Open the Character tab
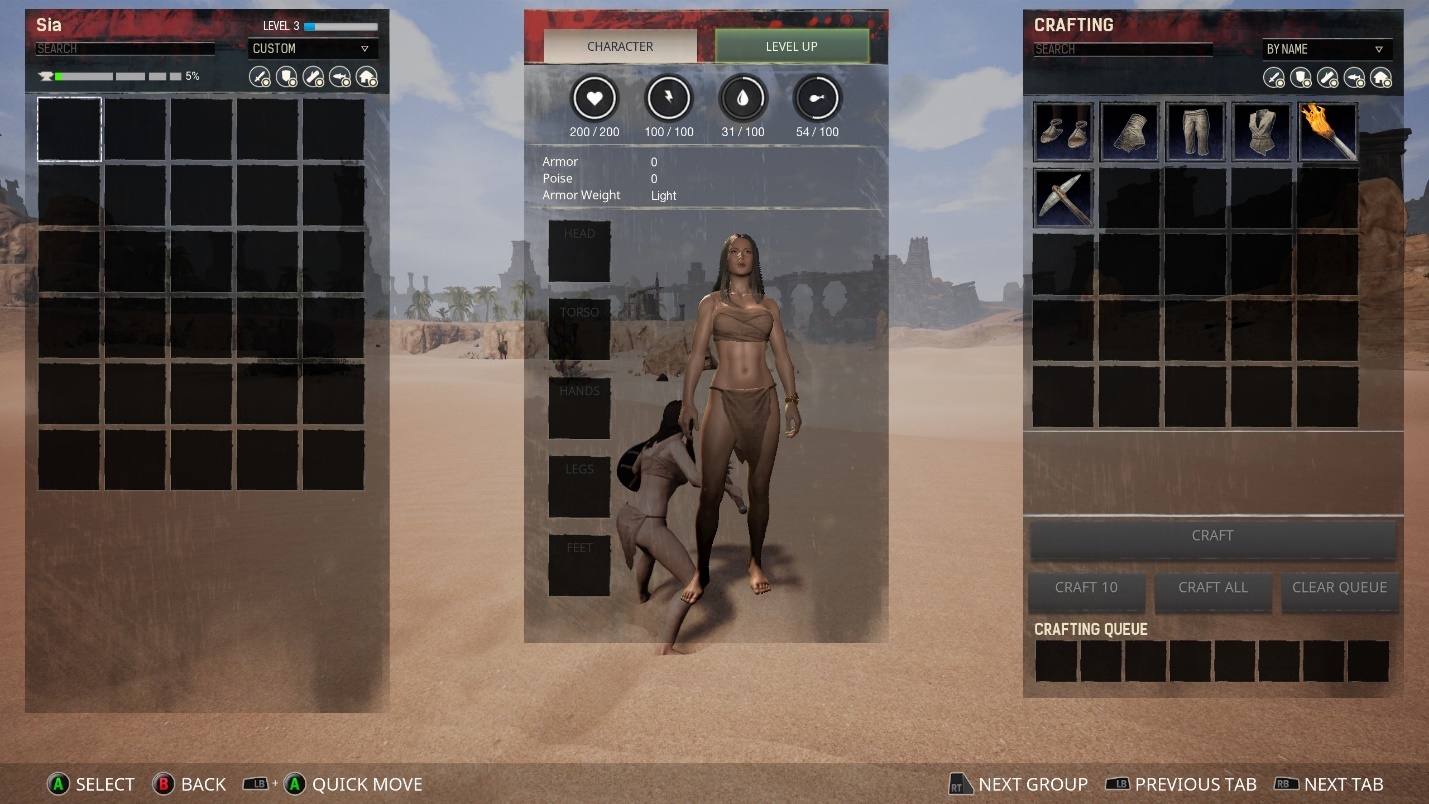The width and height of the screenshot is (1429, 804). 620,46
